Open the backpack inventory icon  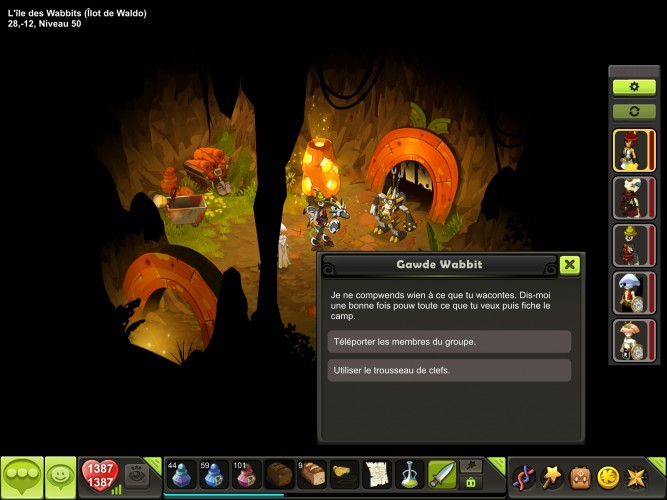[578, 476]
